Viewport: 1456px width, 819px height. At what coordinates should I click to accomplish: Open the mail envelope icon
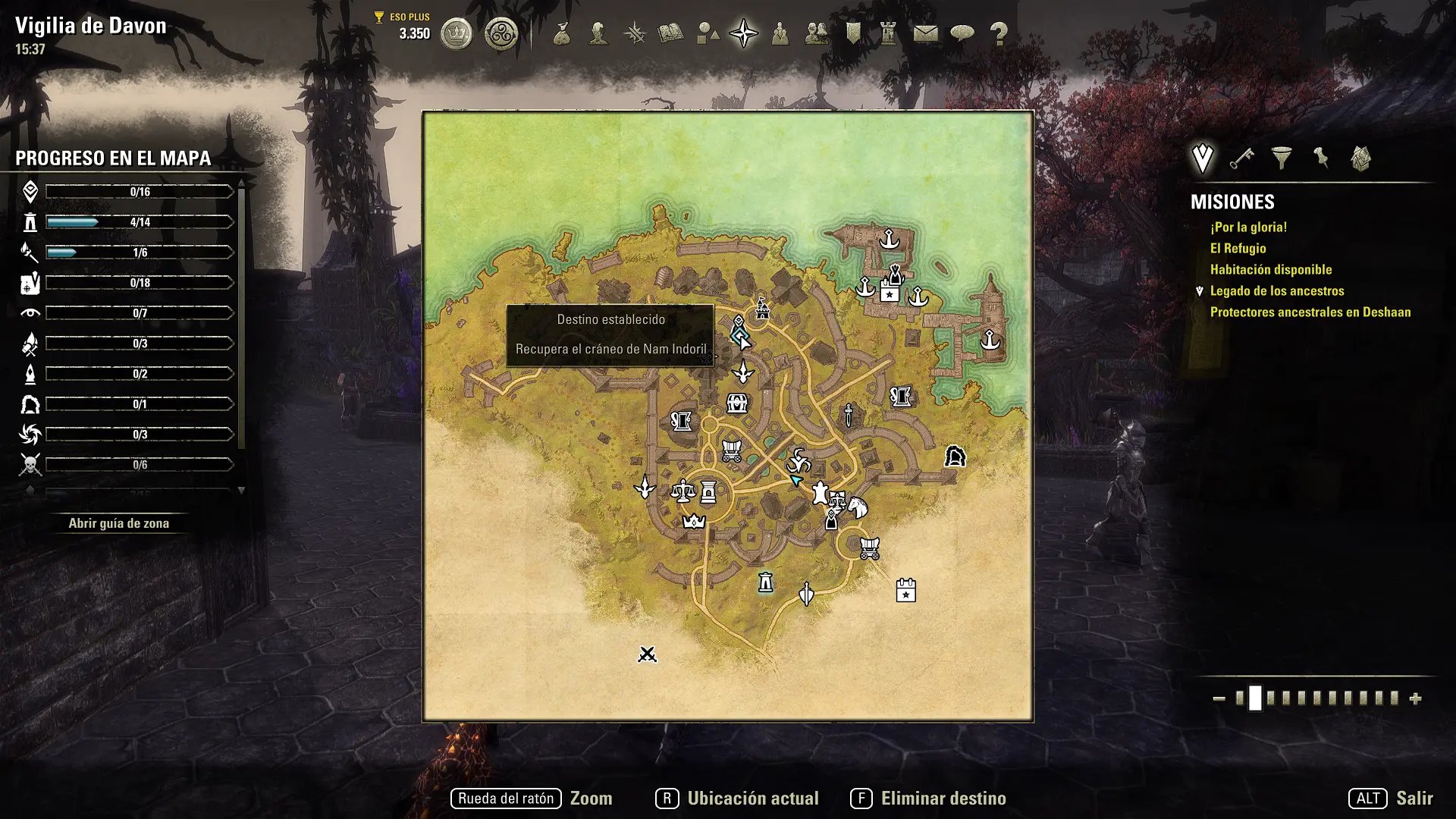pyautogui.click(x=925, y=34)
